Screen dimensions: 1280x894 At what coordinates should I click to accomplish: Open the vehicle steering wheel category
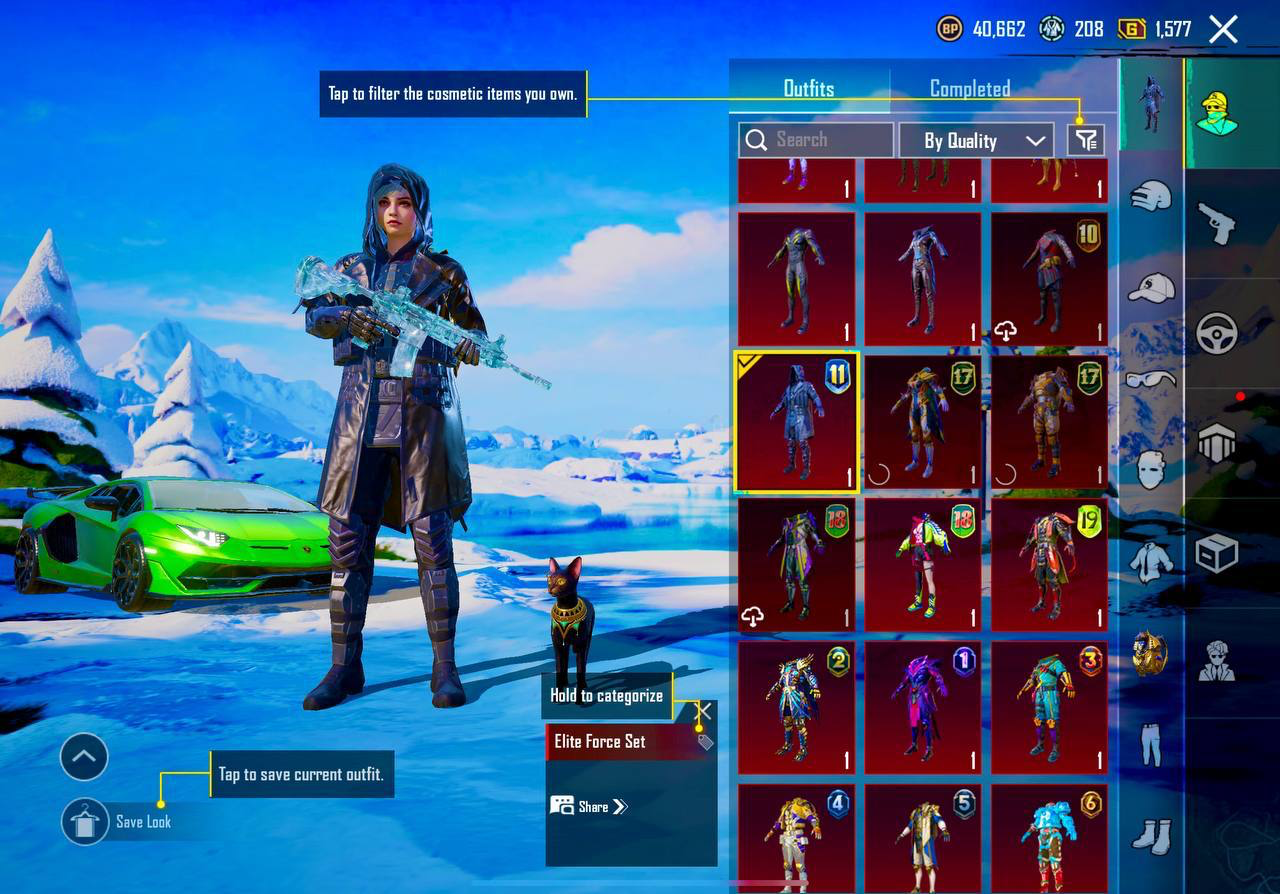[x=1216, y=333]
